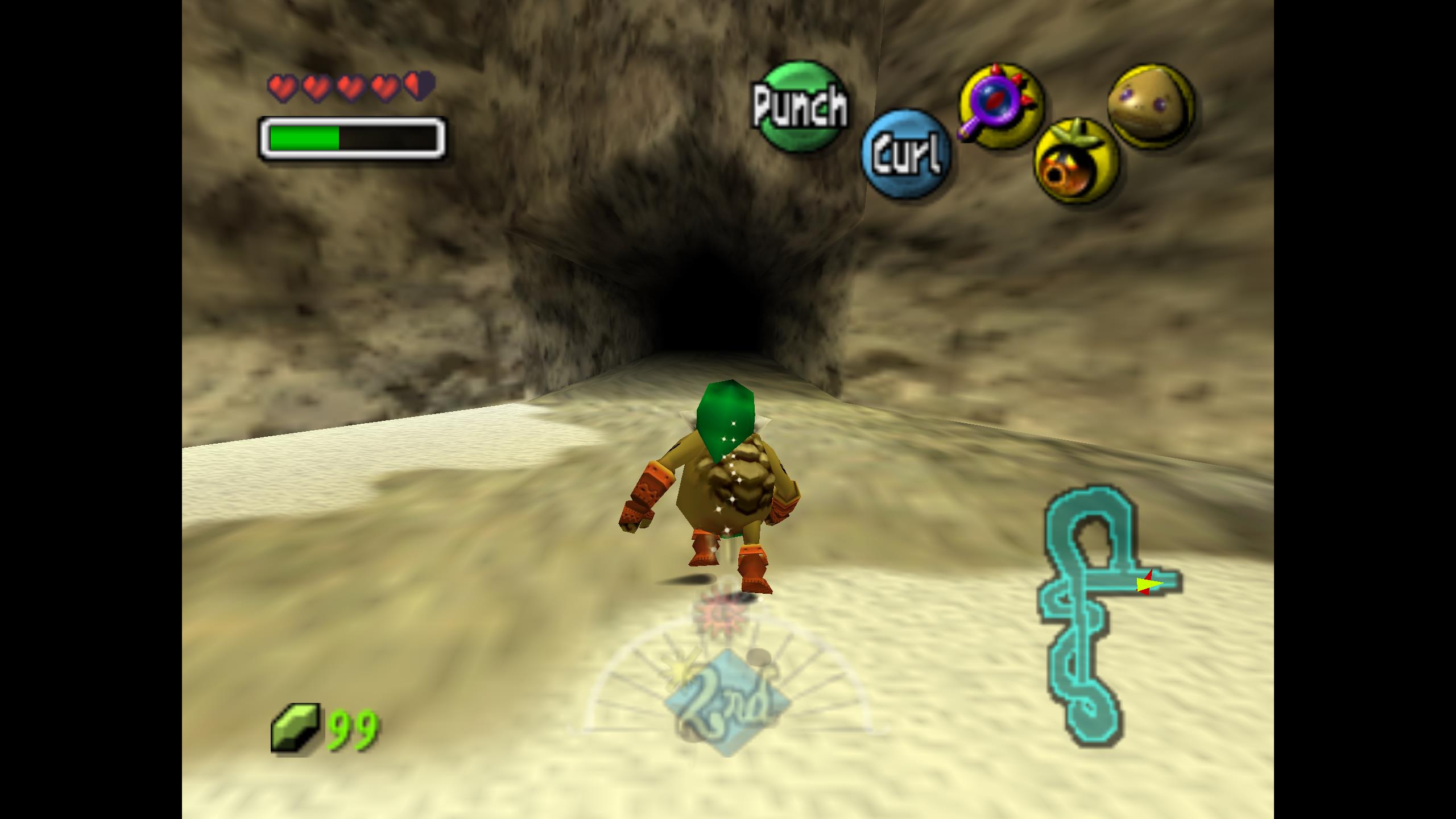The image size is (1456, 819).
Task: Select the Lens of Truth item
Action: click(x=1001, y=104)
